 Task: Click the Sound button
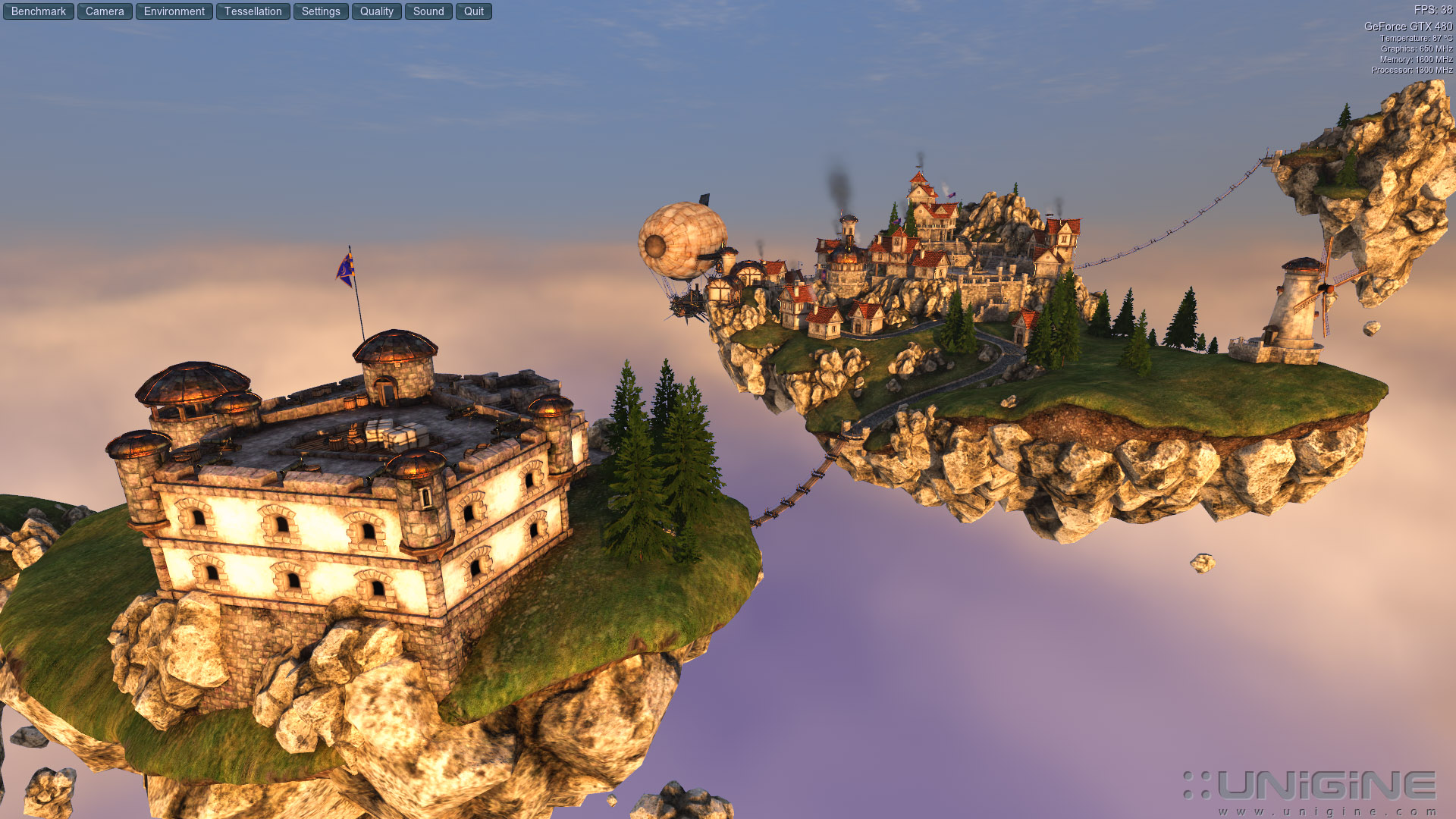(x=428, y=11)
